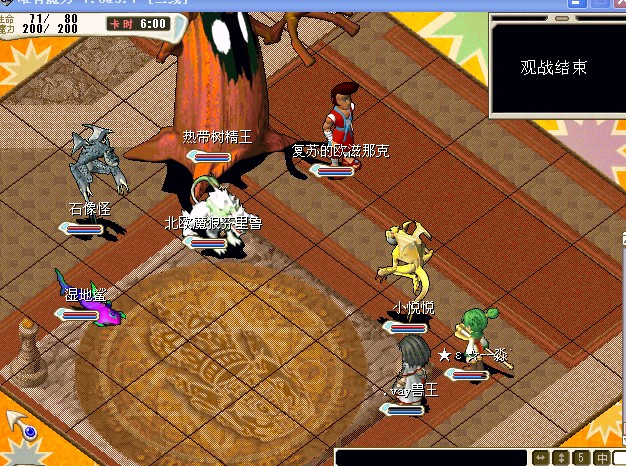Select the chat button labeled 5
The width and height of the screenshot is (626, 466).
coord(582,458)
